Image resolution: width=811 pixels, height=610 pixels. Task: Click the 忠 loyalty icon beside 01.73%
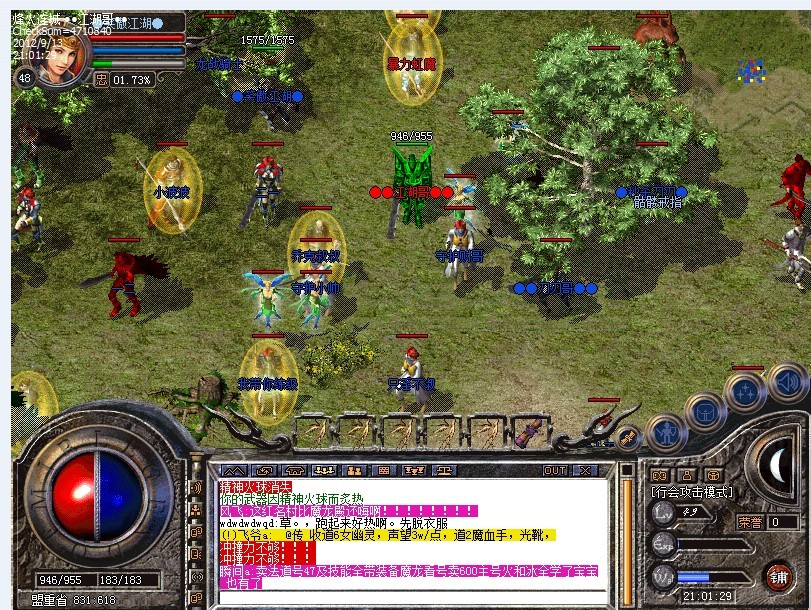(101, 80)
